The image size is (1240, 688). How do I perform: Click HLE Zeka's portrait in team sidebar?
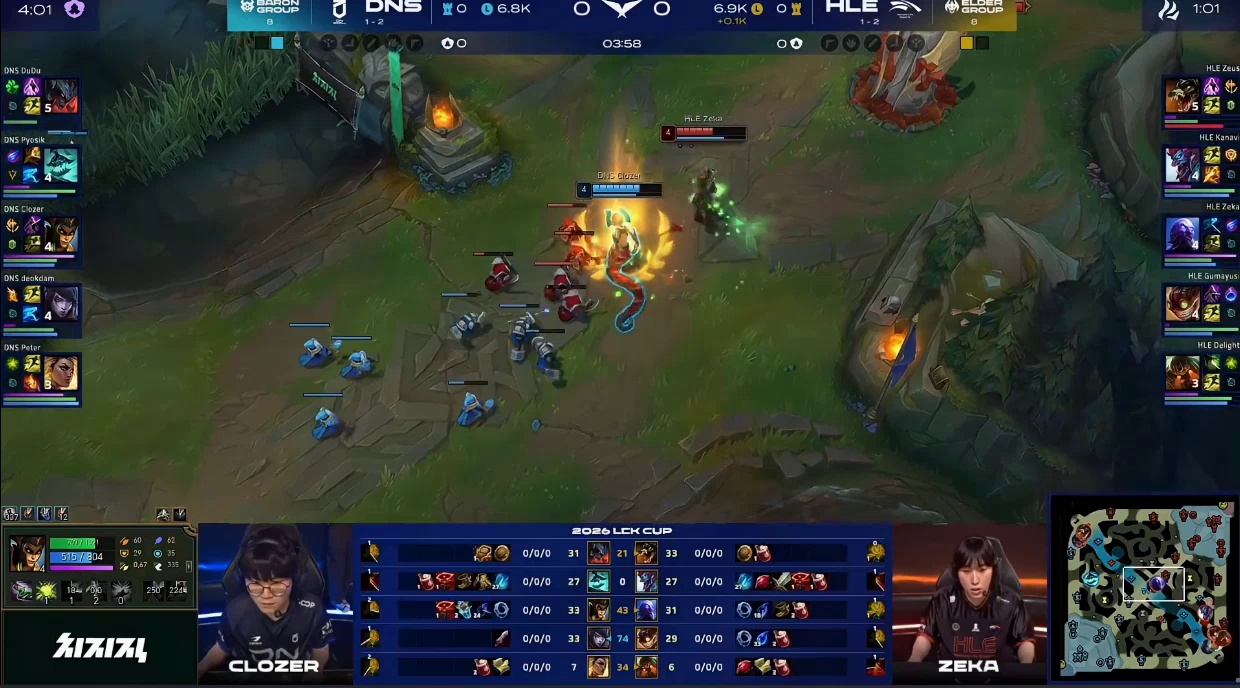1182,234
